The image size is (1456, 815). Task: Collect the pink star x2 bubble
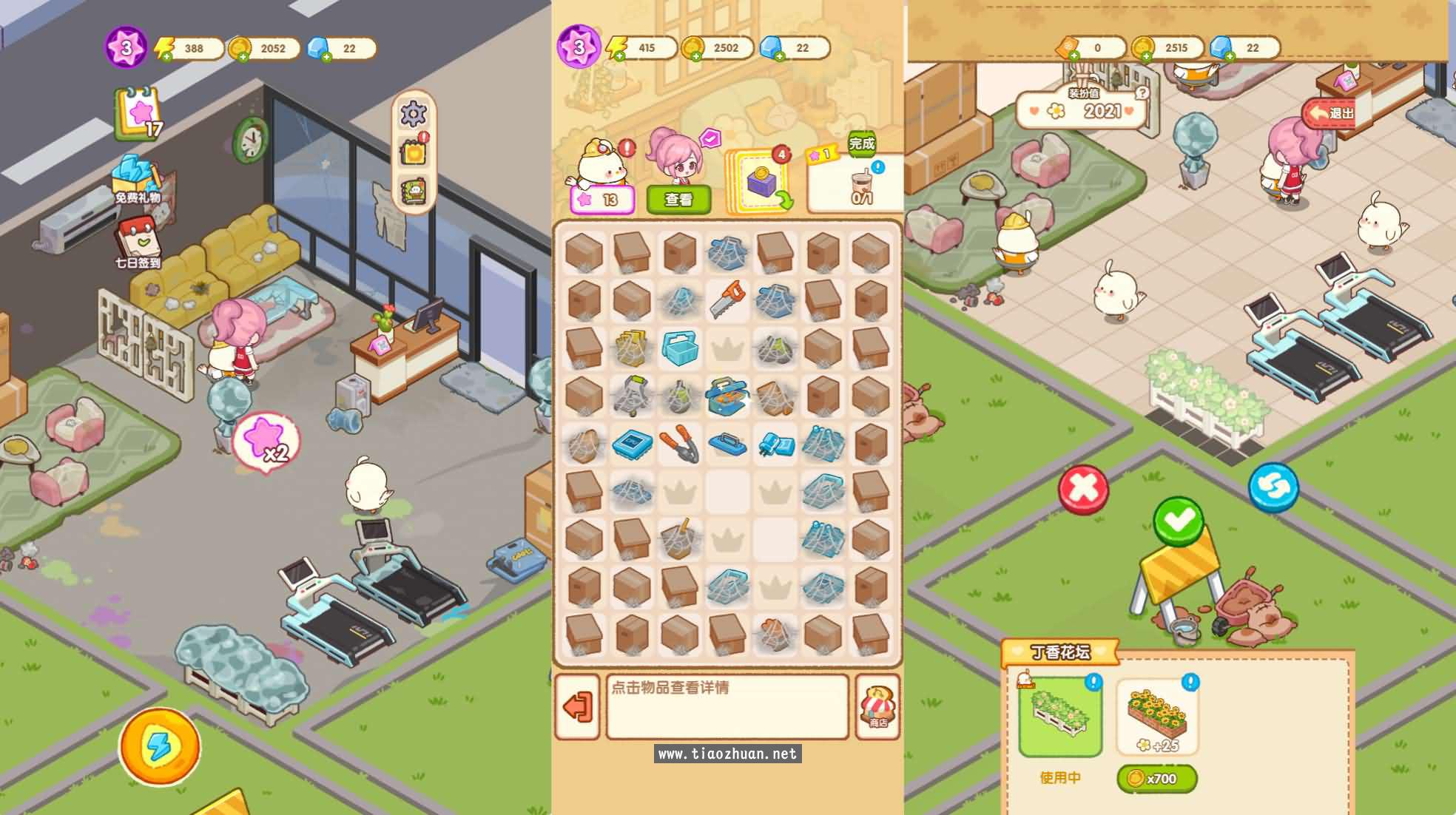pyautogui.click(x=266, y=442)
